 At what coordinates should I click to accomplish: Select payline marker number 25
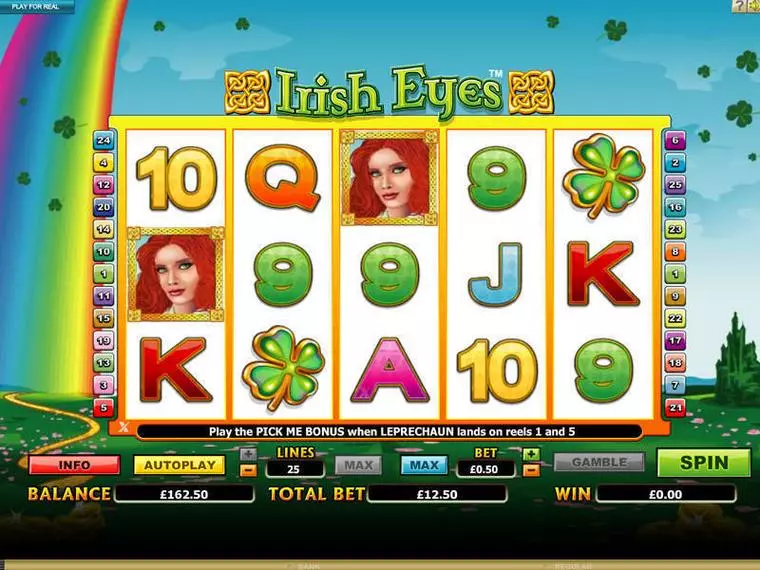pos(676,185)
